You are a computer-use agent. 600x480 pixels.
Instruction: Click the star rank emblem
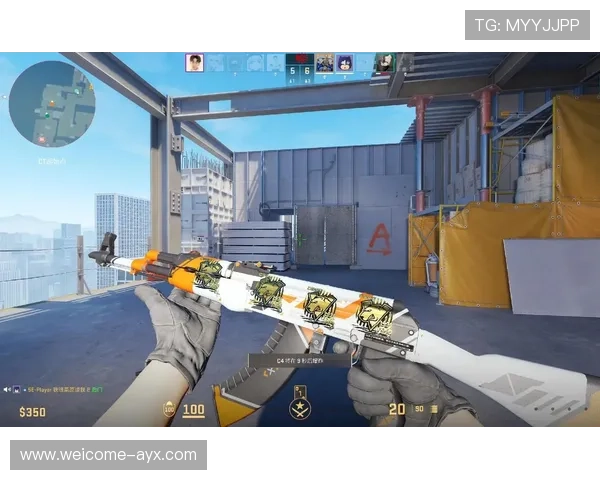pos(298,407)
